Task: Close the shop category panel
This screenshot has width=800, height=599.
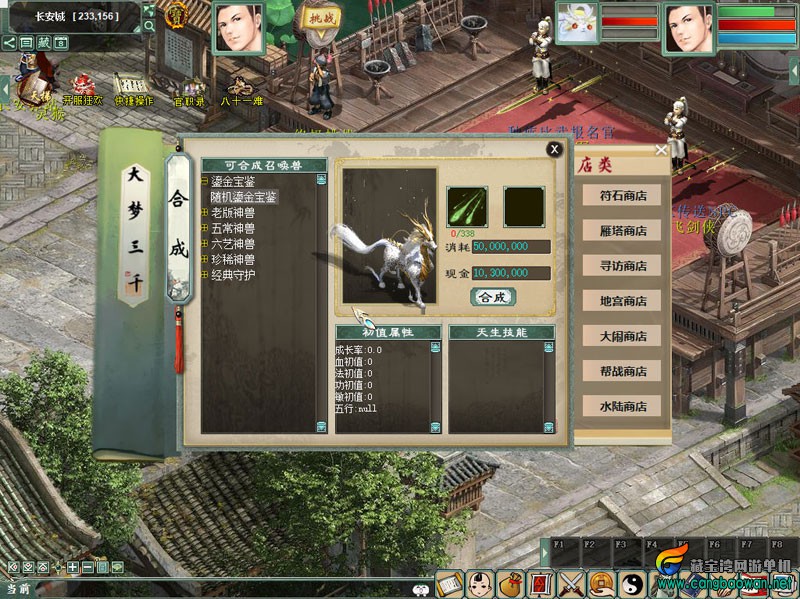Action: coord(661,150)
